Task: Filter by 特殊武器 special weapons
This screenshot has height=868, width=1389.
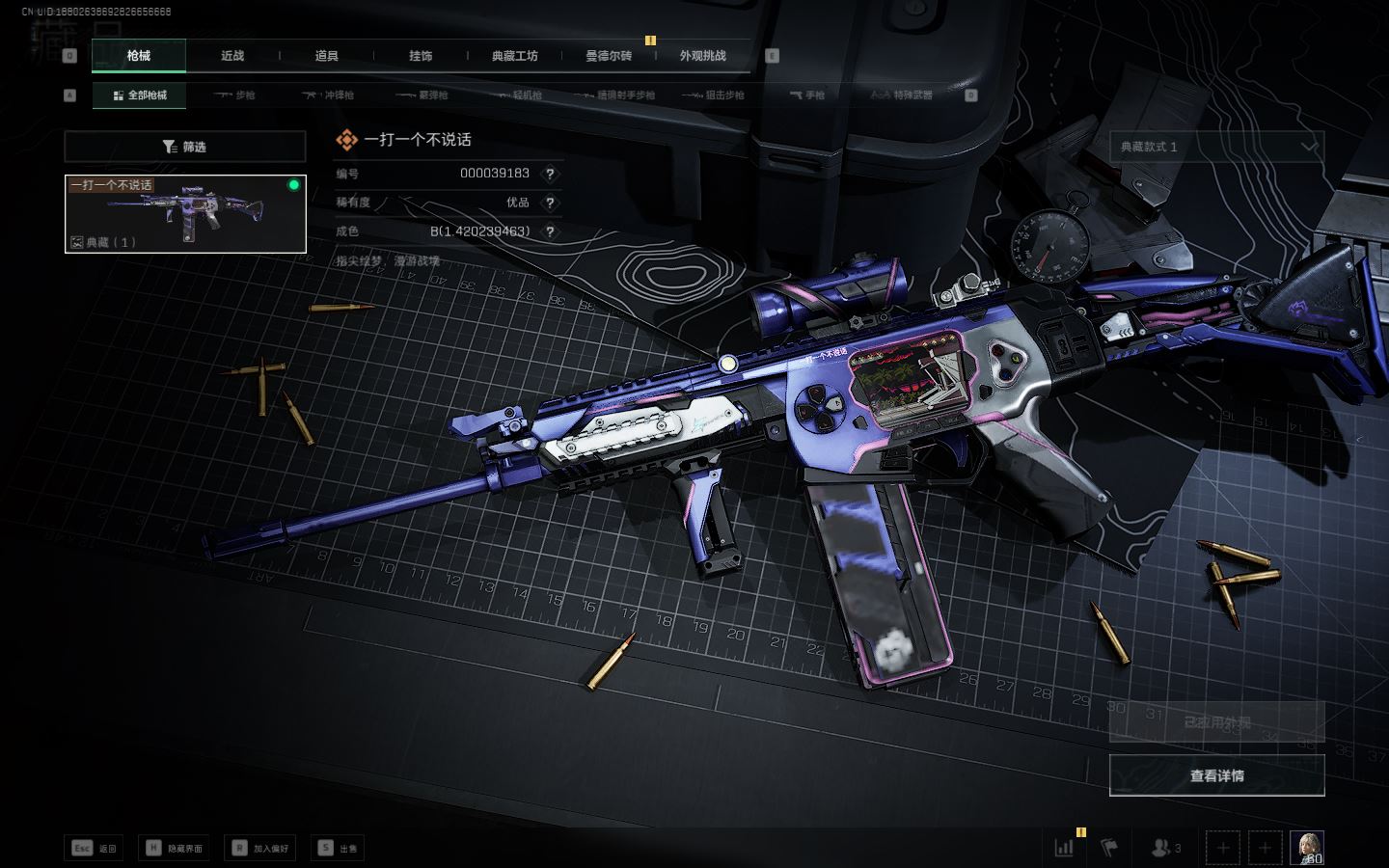Action: pyautogui.click(x=902, y=95)
